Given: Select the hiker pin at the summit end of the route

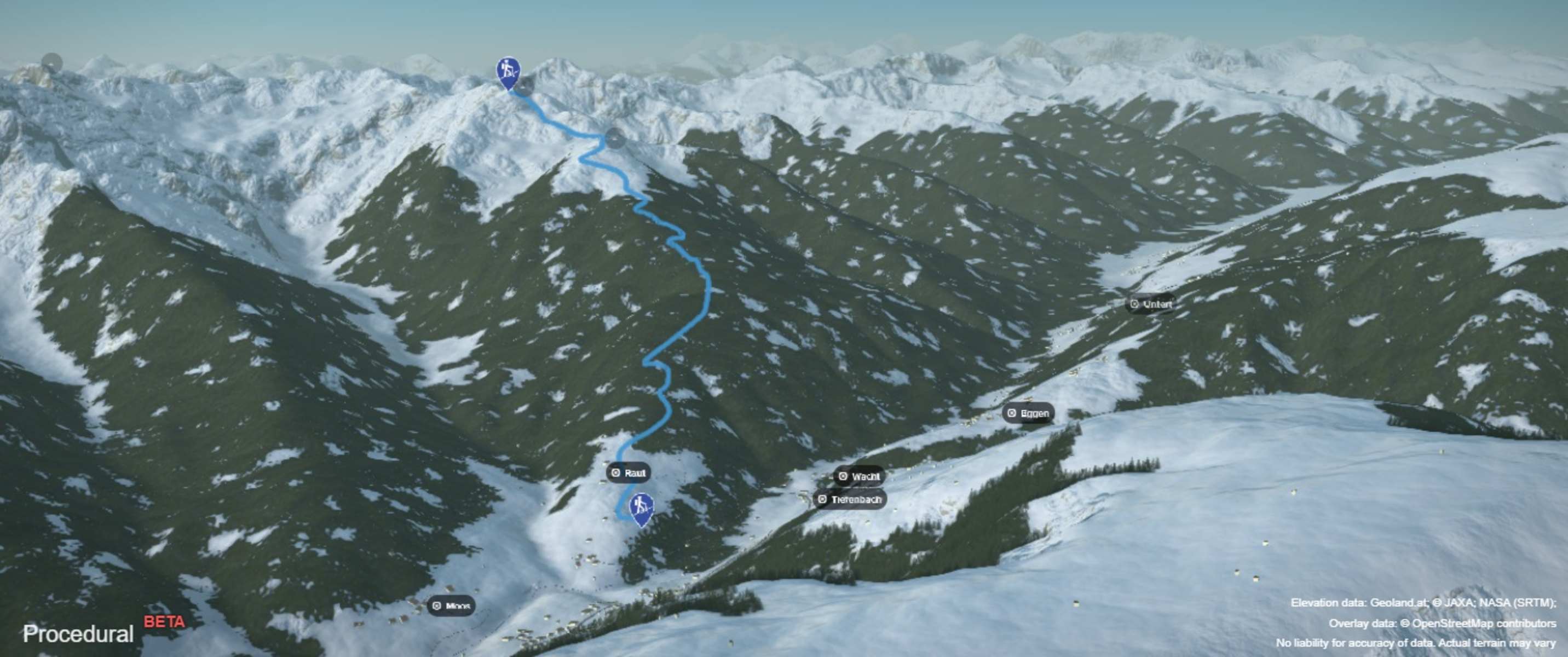Looking at the screenshot, I should click(x=508, y=72).
